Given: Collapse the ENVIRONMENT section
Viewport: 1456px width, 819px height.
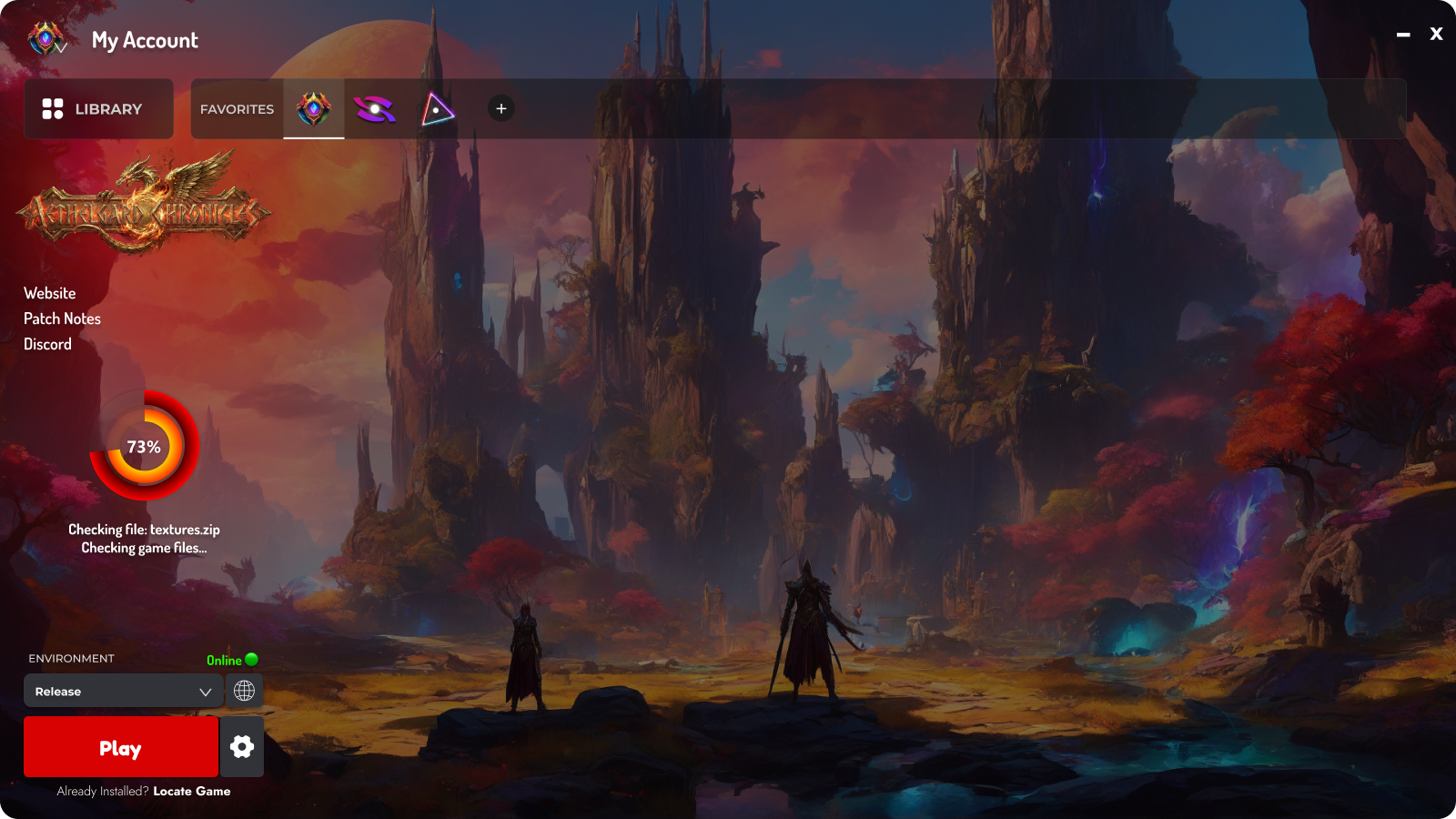Looking at the screenshot, I should click(x=70, y=658).
